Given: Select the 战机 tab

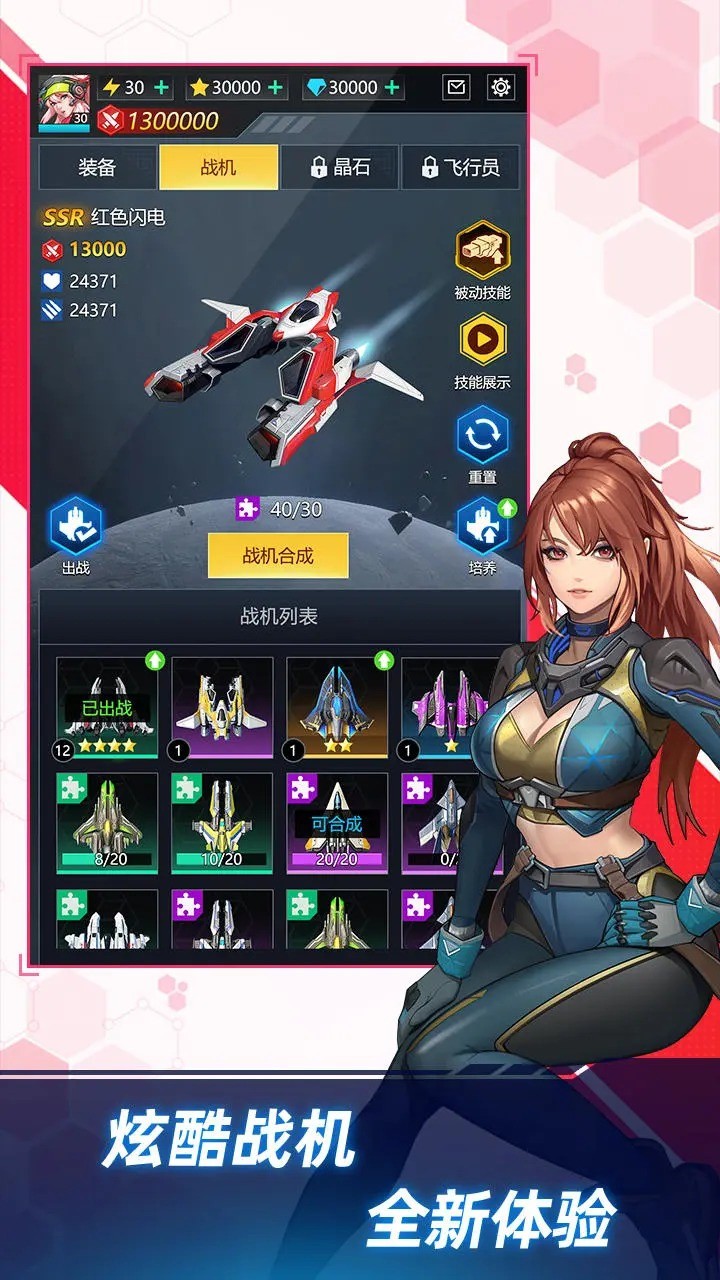Looking at the screenshot, I should click(218, 167).
